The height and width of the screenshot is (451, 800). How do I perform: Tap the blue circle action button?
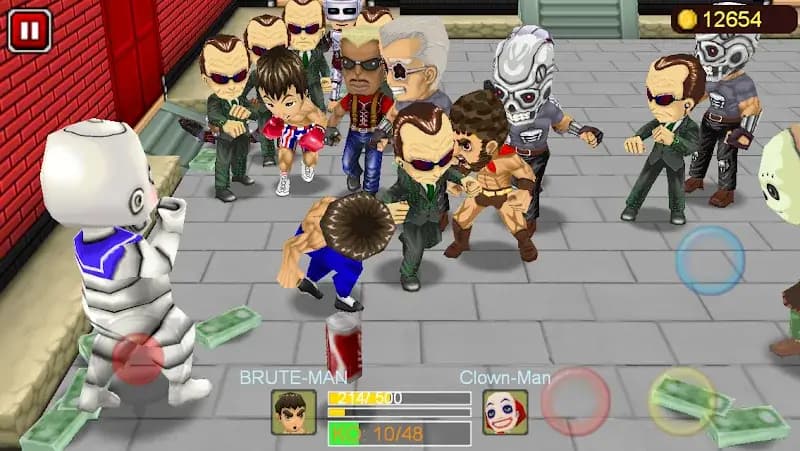click(x=709, y=261)
